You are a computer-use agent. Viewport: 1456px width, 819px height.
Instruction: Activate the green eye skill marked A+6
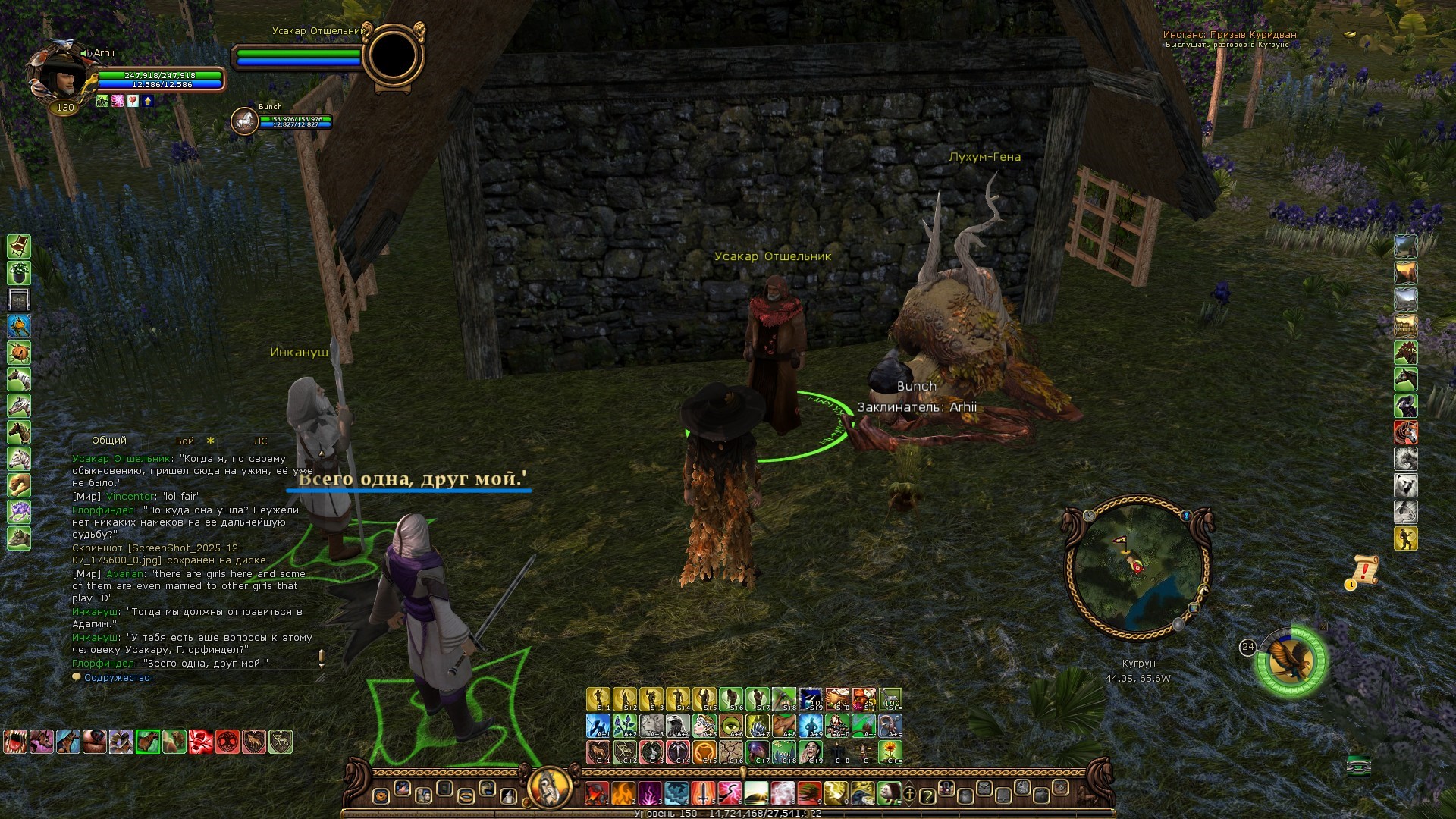731,726
